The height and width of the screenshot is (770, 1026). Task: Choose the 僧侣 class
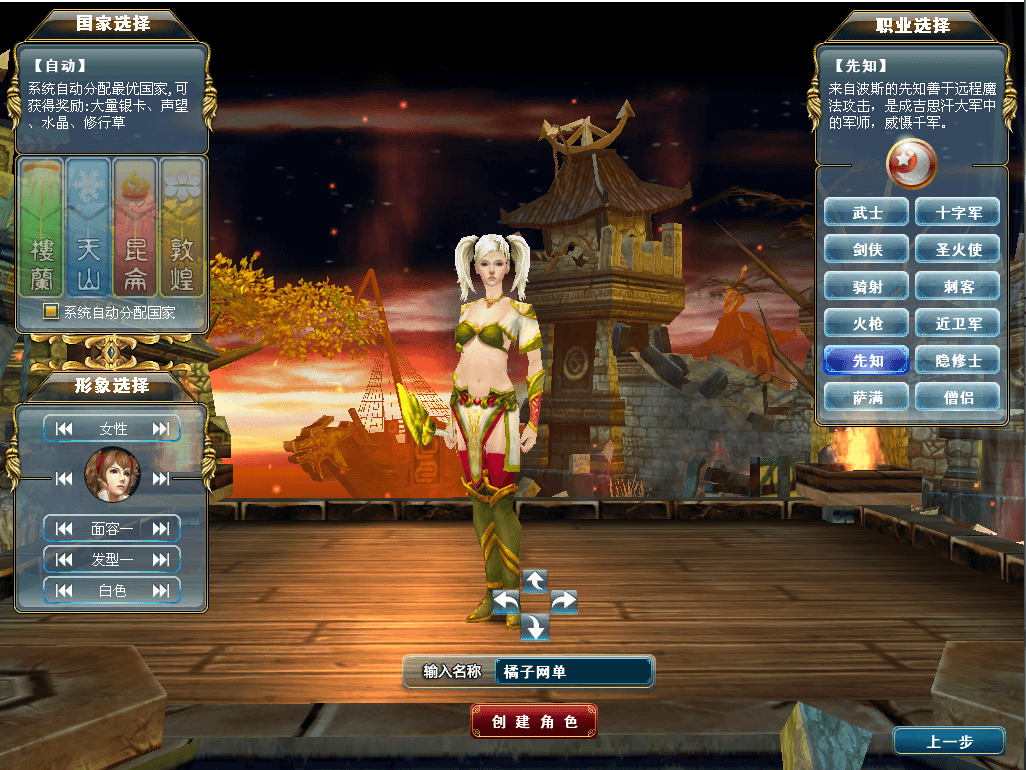pyautogui.click(x=958, y=397)
